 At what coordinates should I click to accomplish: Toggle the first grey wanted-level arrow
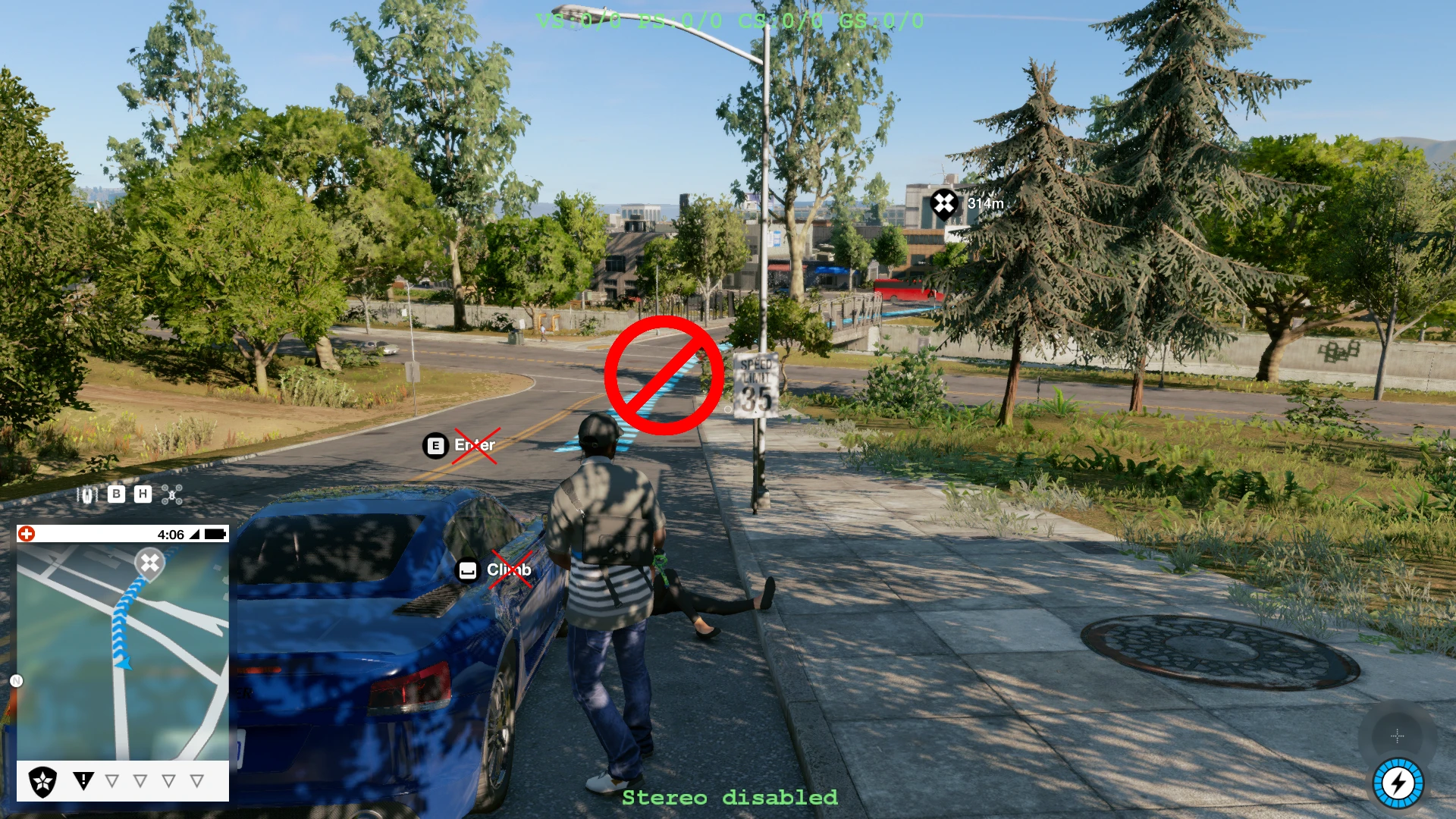(112, 780)
